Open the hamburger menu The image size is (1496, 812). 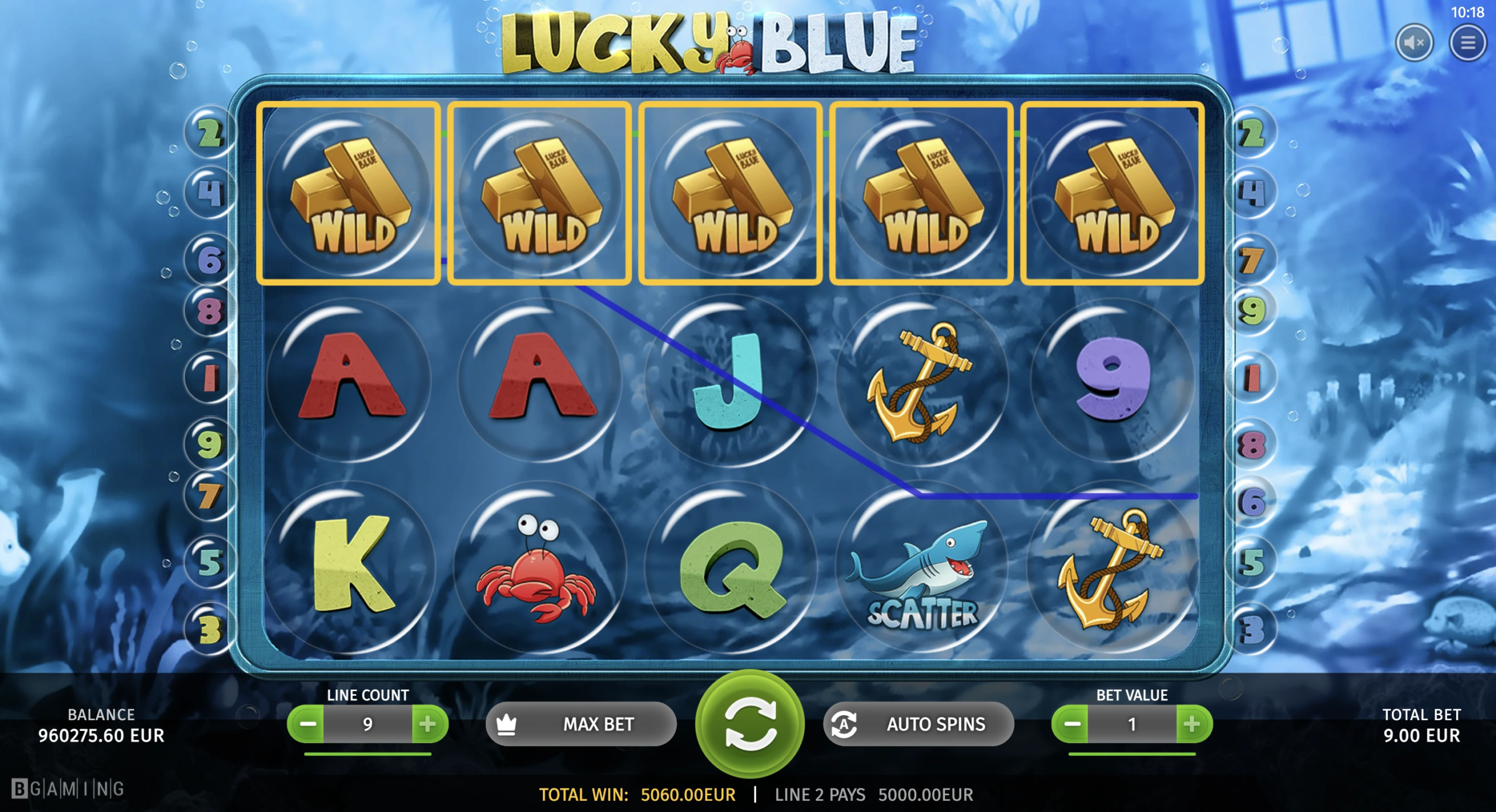1467,43
